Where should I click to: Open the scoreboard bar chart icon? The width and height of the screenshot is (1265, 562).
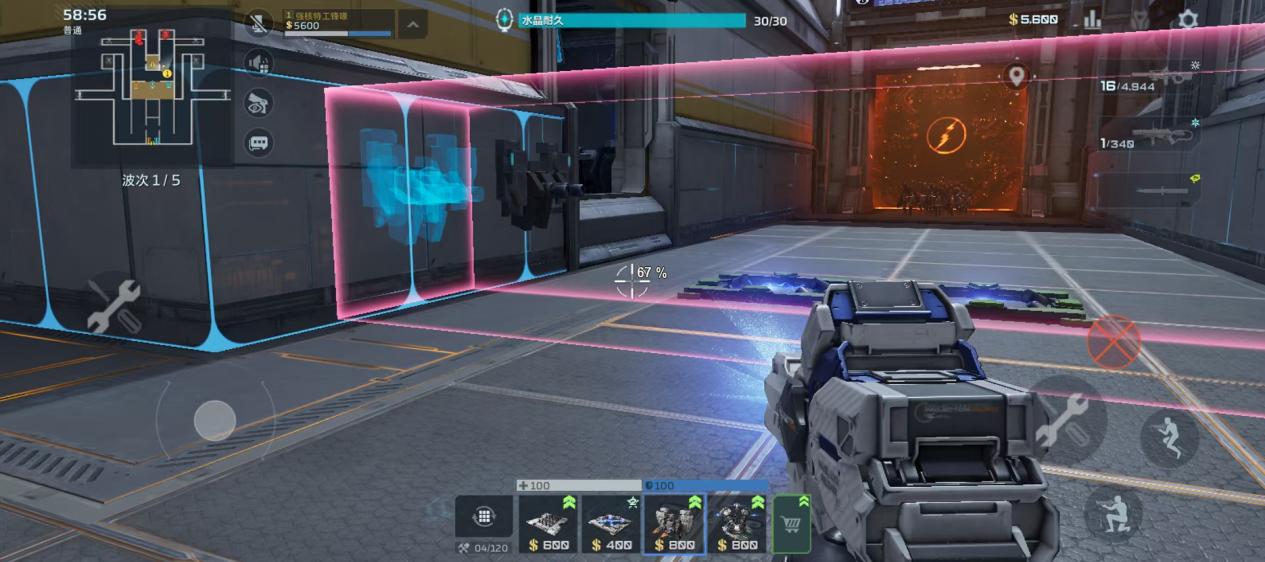tap(1092, 19)
